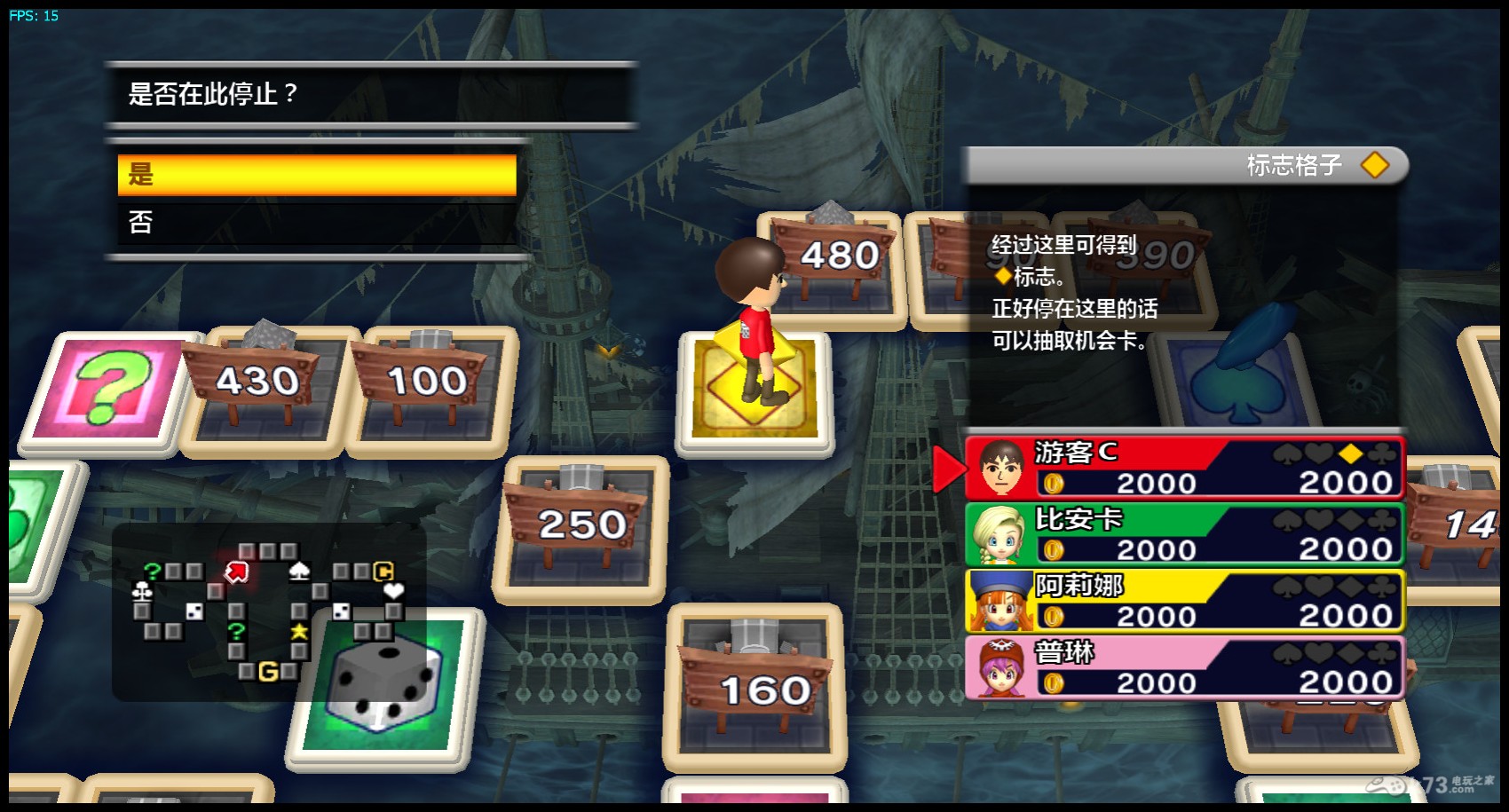Select the 阿莉娜 player row

1184,601
